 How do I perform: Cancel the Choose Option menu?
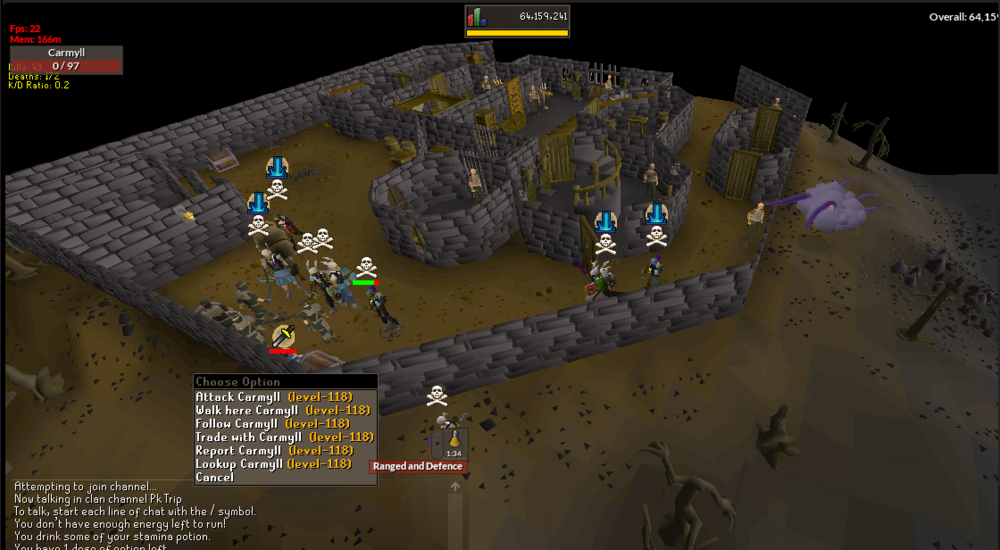pyautogui.click(x=215, y=477)
